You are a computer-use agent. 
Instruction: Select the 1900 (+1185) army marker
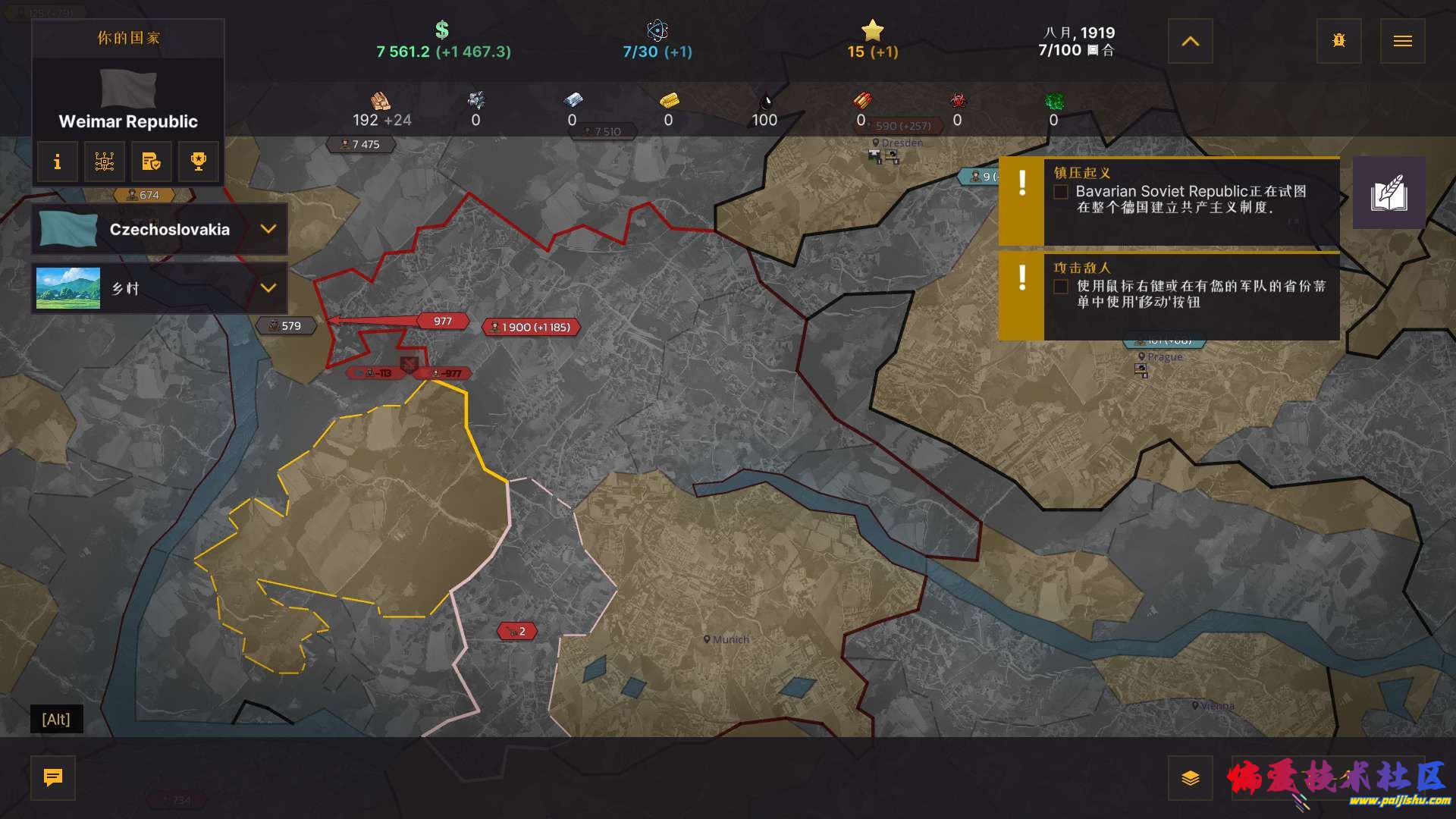point(531,328)
